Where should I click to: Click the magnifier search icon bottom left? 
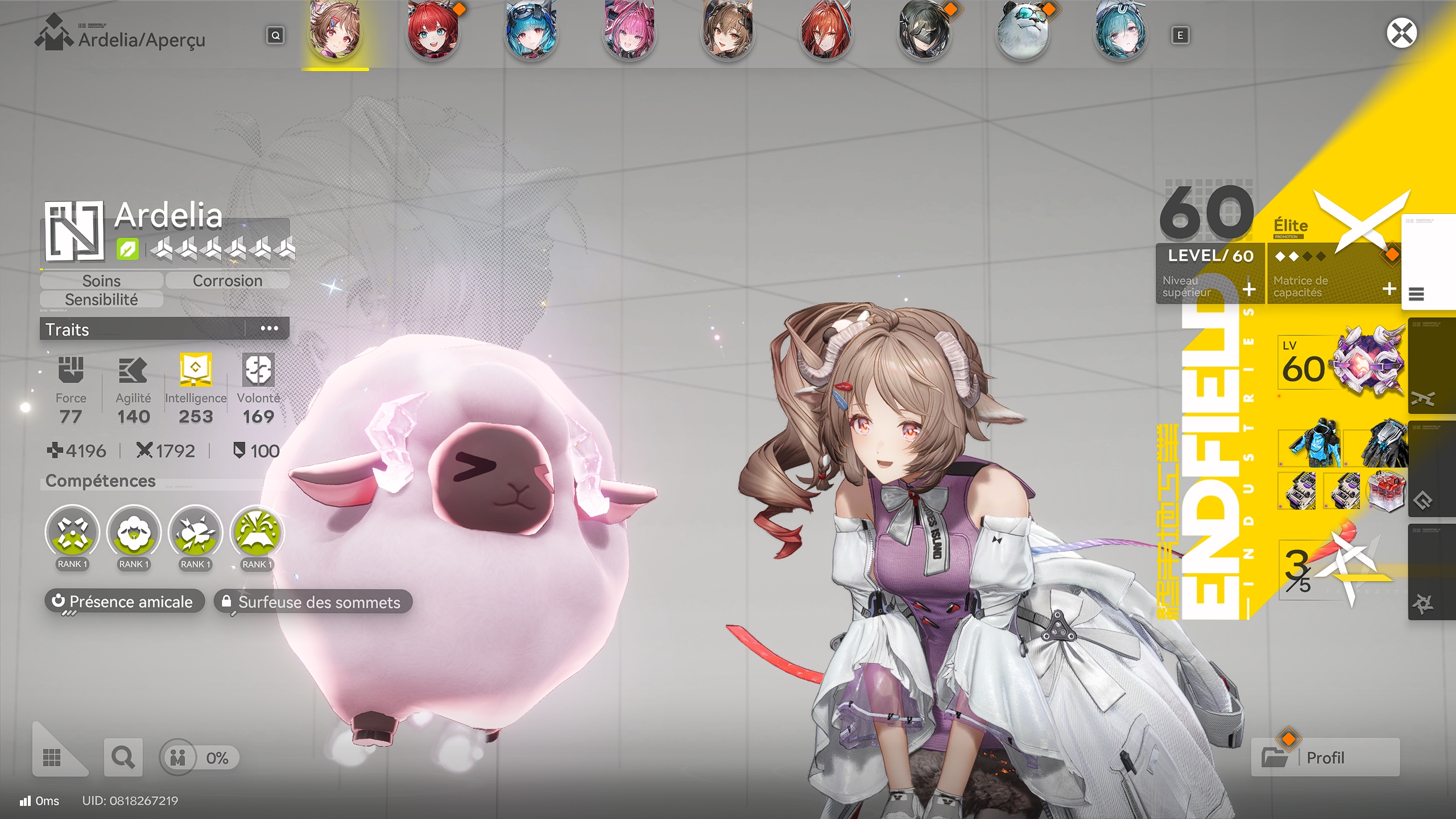click(122, 758)
